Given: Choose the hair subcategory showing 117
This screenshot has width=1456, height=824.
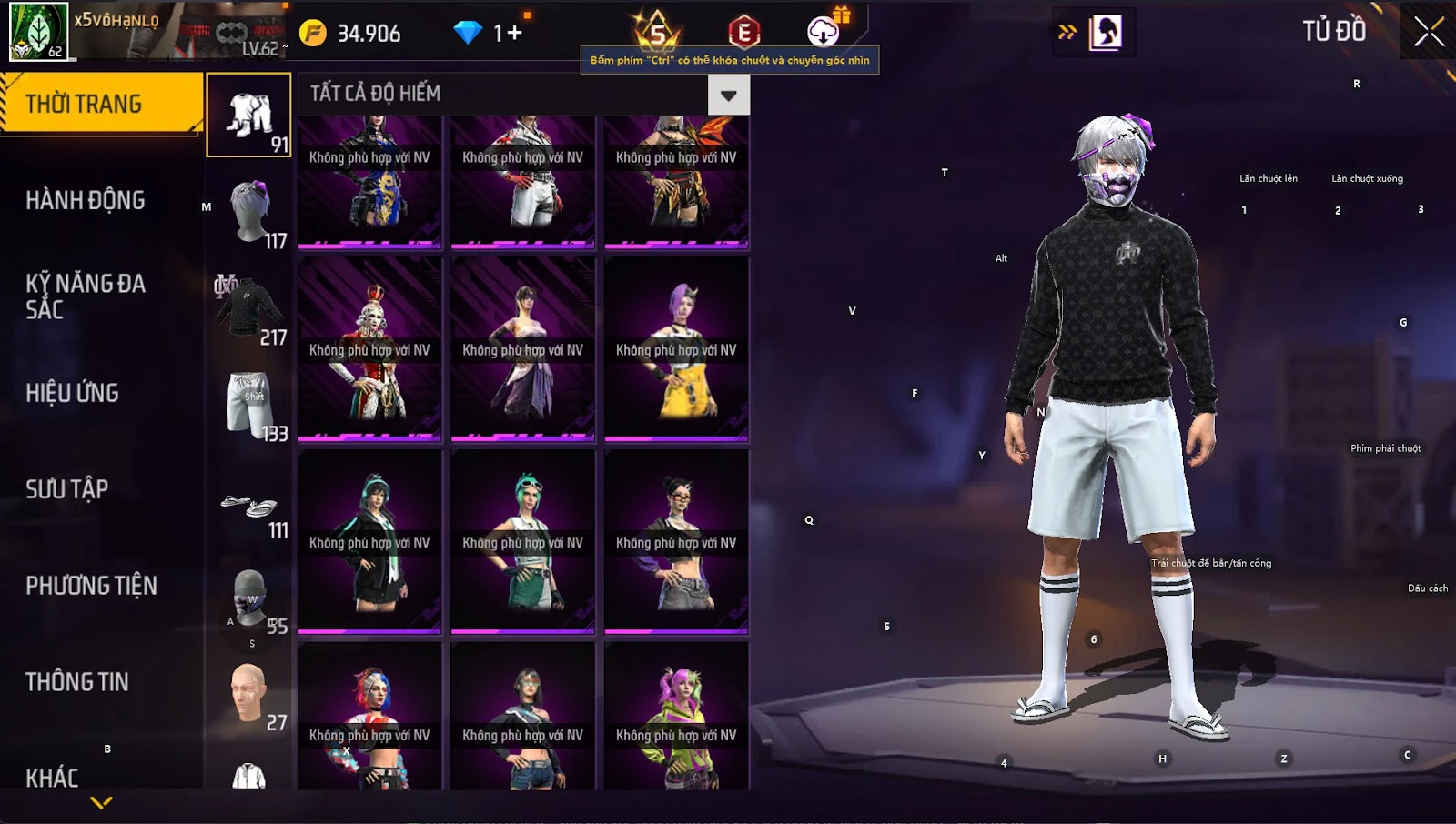Looking at the screenshot, I should [248, 212].
